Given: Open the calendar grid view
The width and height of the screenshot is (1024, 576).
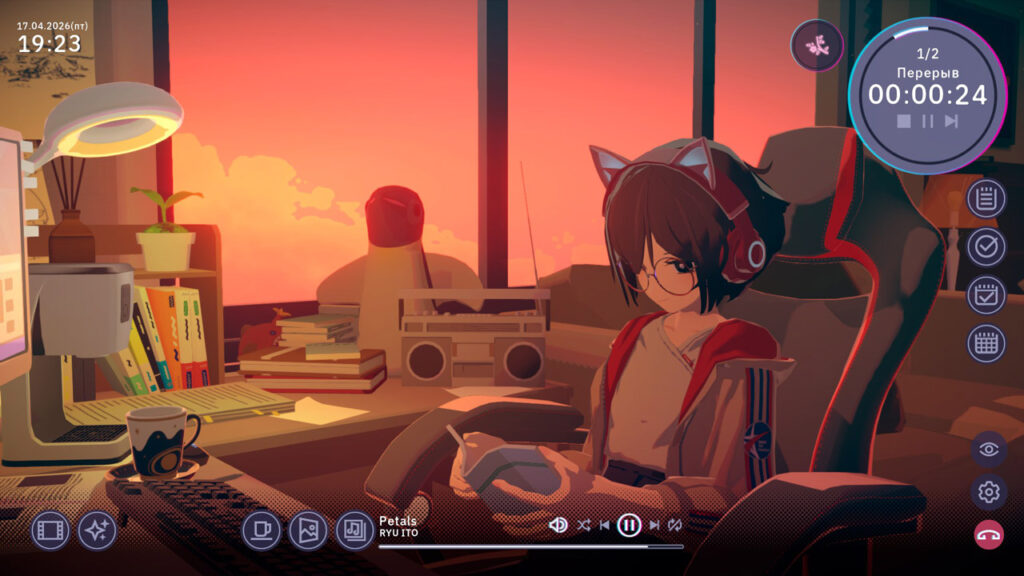Looking at the screenshot, I should tap(986, 343).
